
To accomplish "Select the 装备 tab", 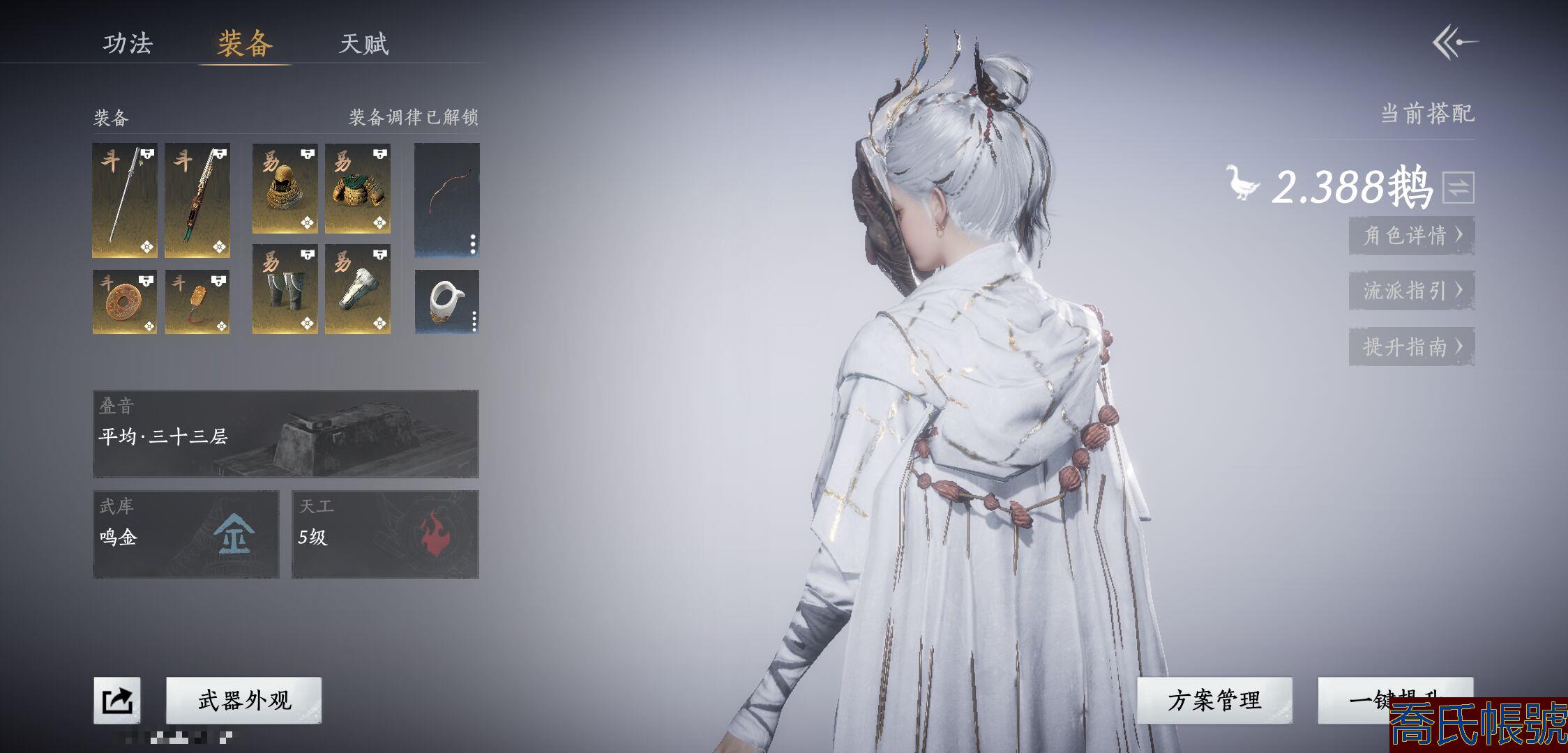I will click(x=244, y=44).
